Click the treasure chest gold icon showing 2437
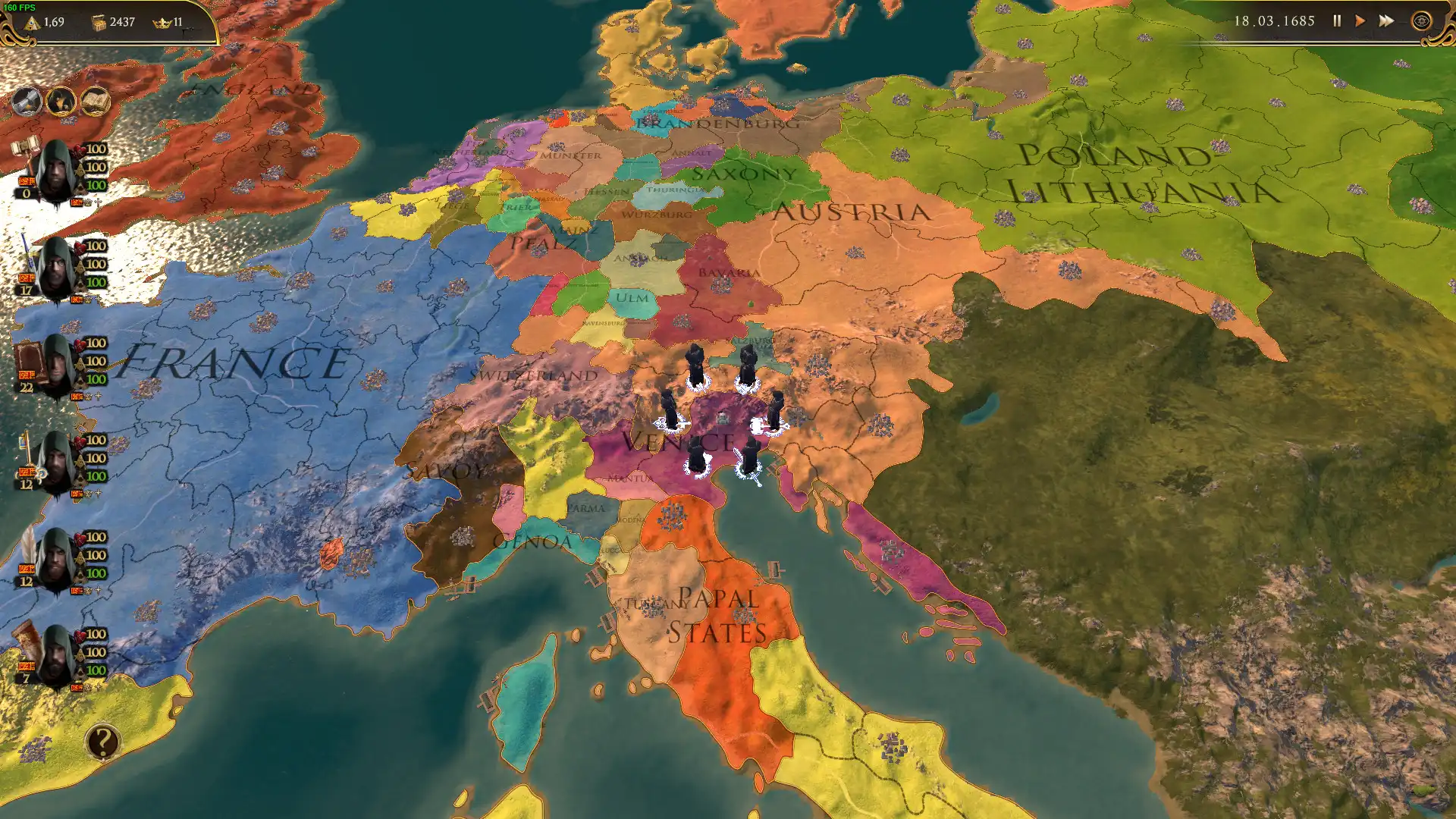 99,23
